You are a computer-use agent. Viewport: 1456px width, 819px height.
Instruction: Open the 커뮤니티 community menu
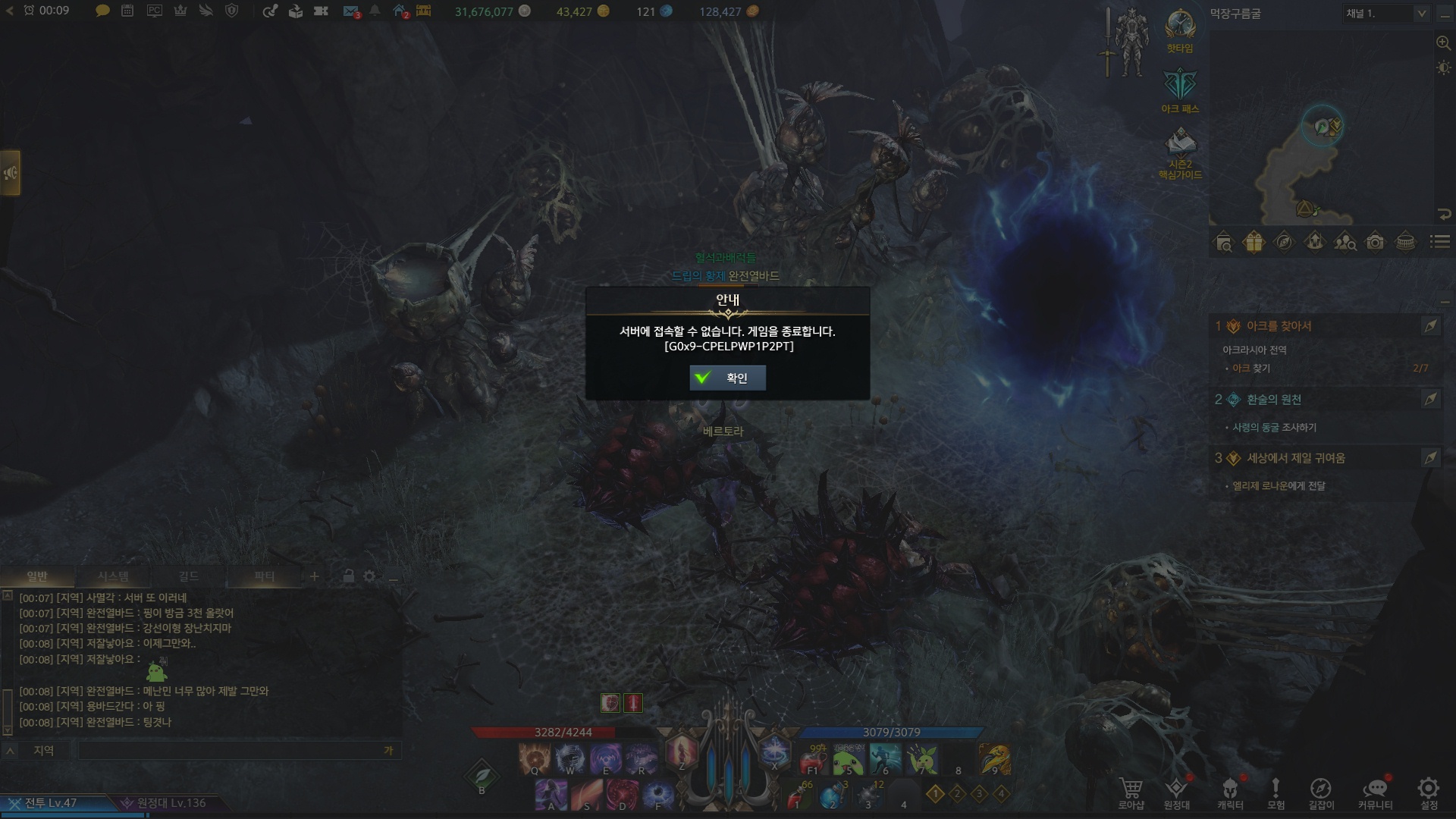(x=1375, y=792)
